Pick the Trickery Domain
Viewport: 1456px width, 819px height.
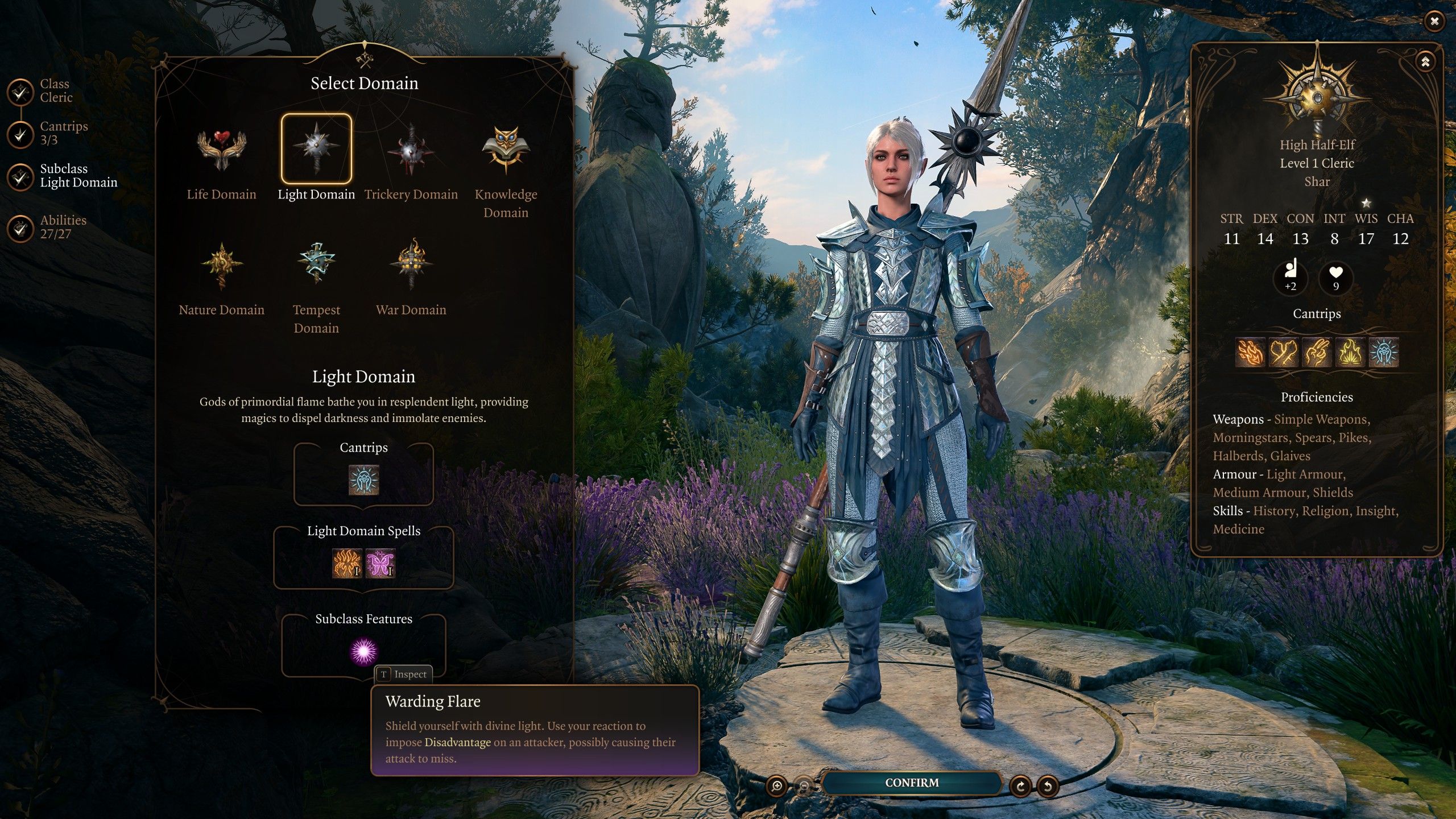pos(411,150)
